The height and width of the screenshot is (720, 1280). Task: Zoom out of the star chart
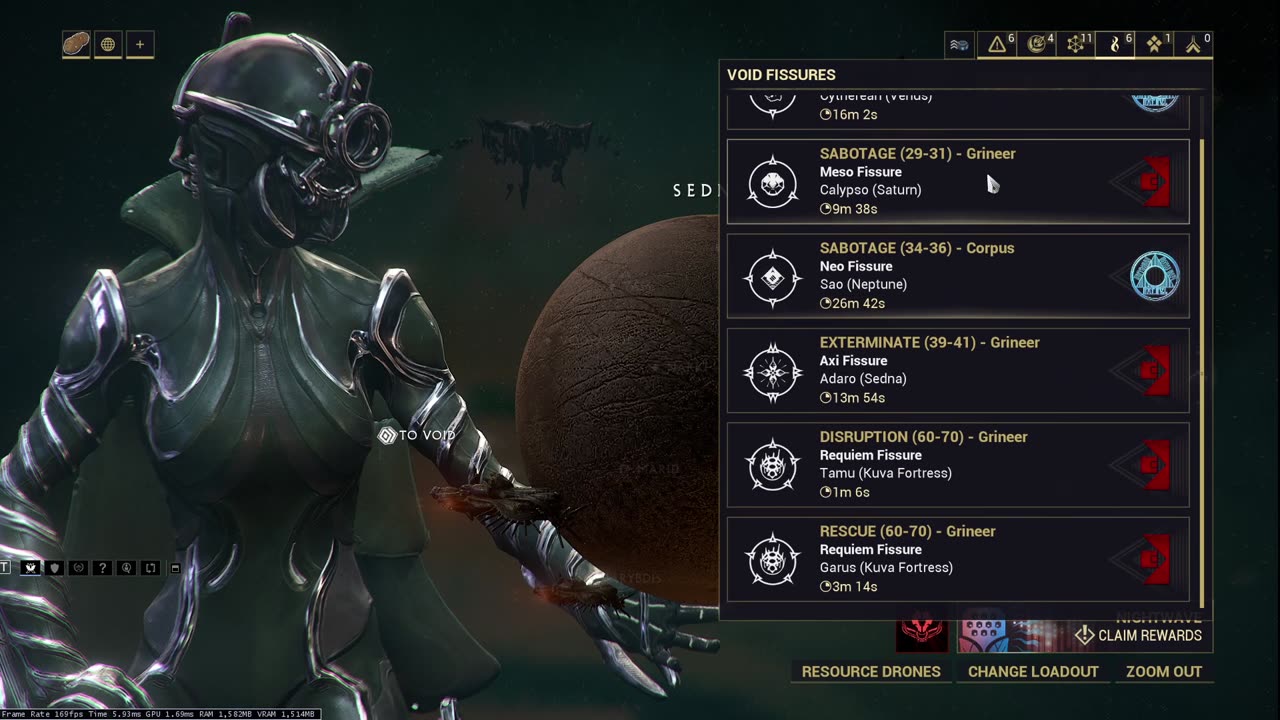[1164, 672]
